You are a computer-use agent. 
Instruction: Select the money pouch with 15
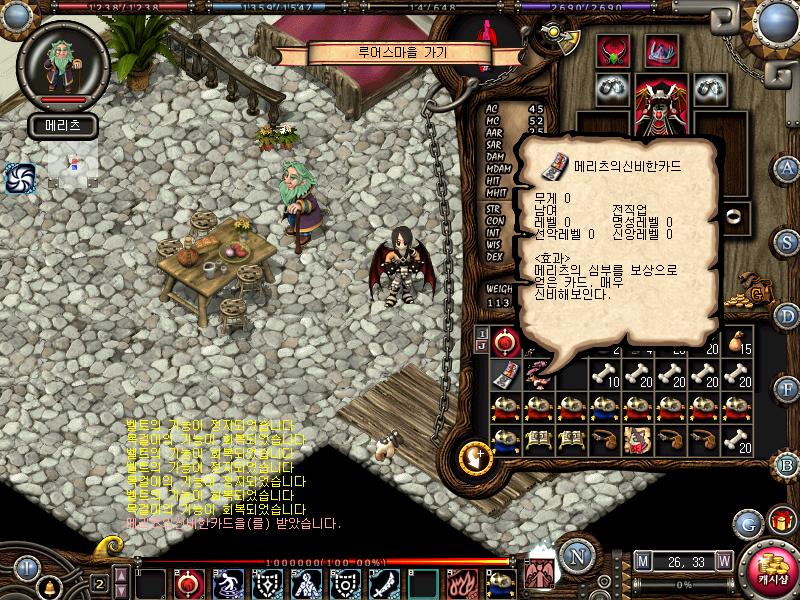pos(737,342)
